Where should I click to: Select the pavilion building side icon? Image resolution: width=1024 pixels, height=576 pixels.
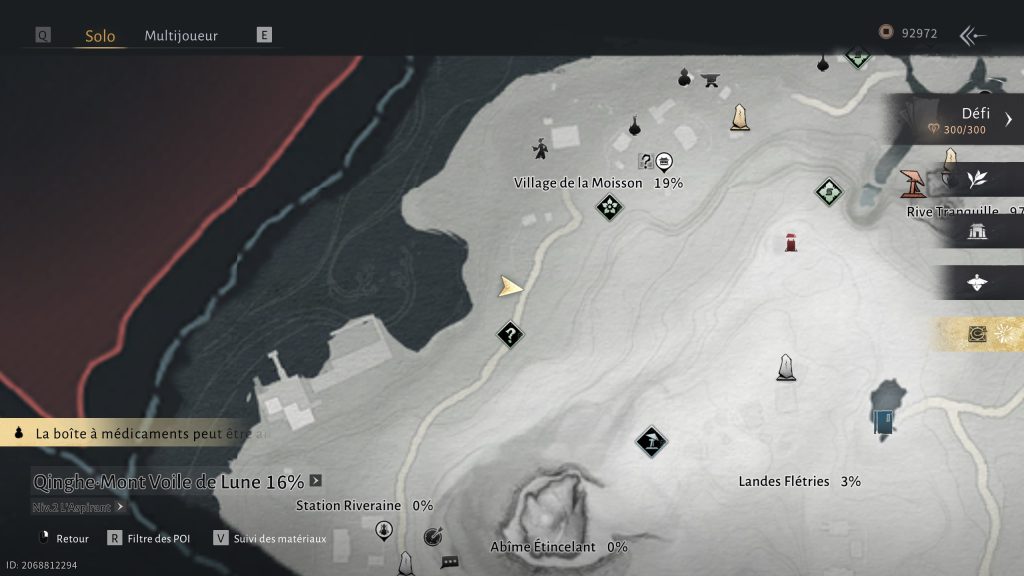[x=977, y=232]
